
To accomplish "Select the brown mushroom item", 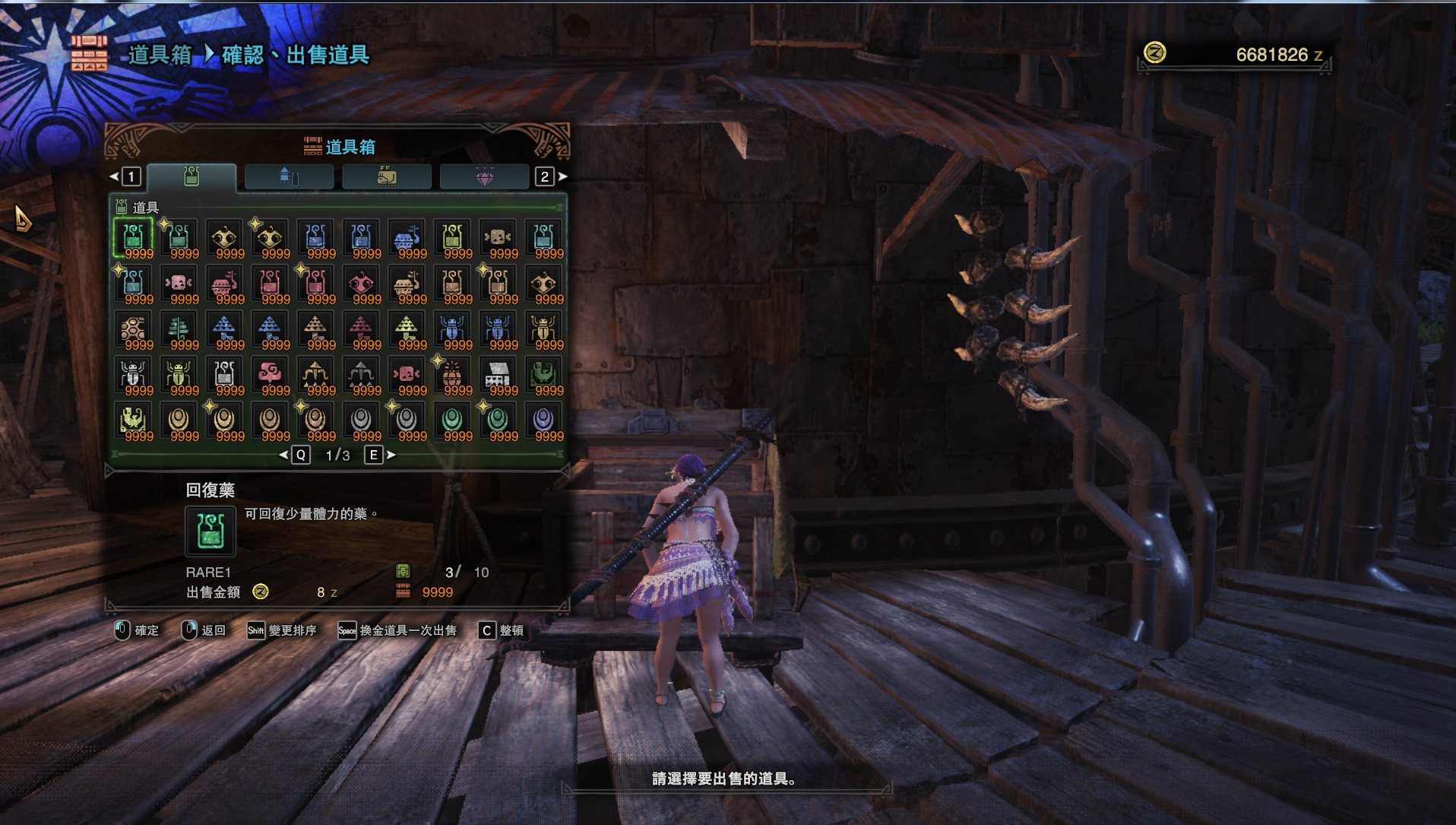I will click(316, 329).
